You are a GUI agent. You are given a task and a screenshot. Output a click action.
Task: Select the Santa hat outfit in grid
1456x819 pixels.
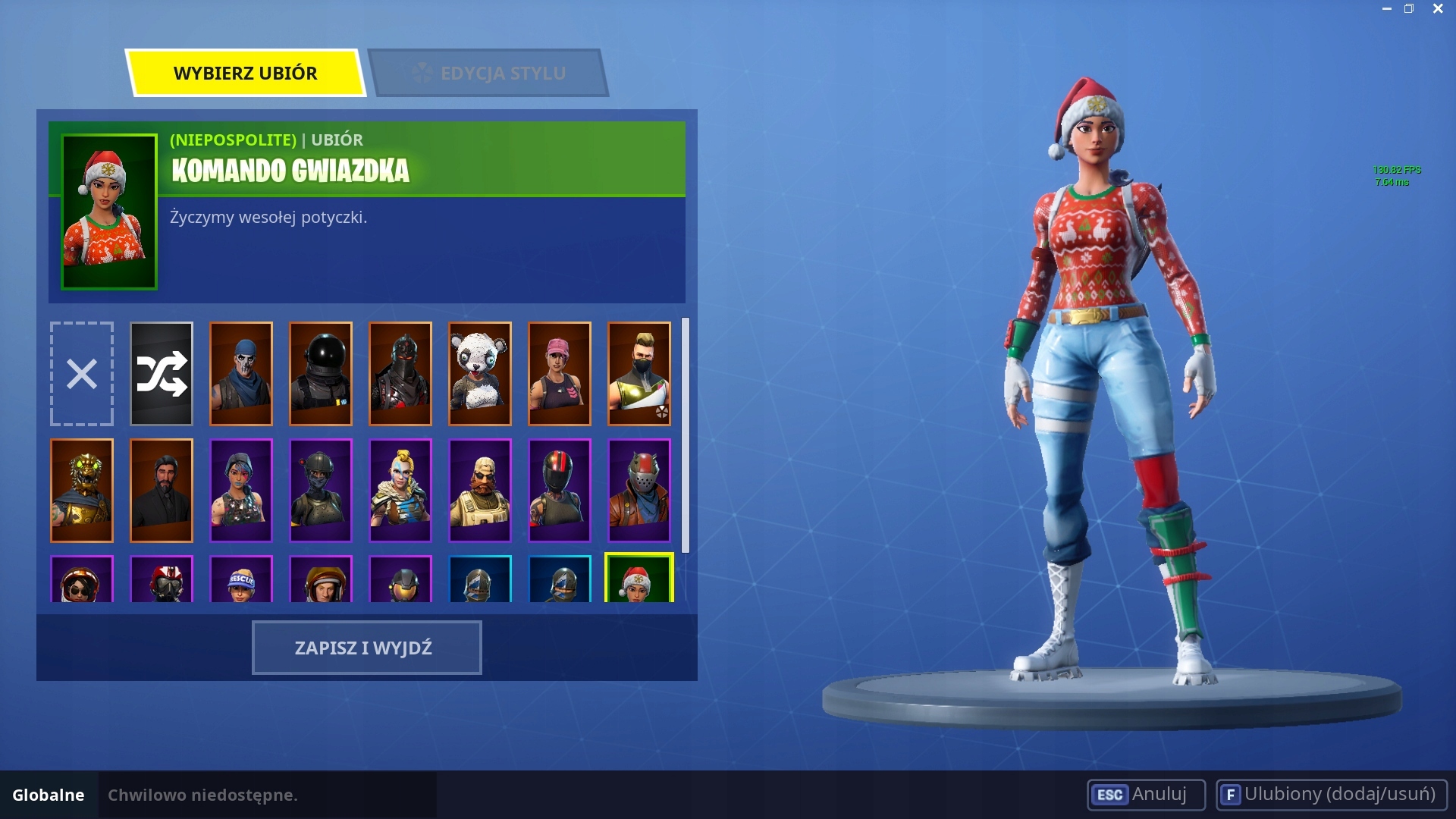639,579
